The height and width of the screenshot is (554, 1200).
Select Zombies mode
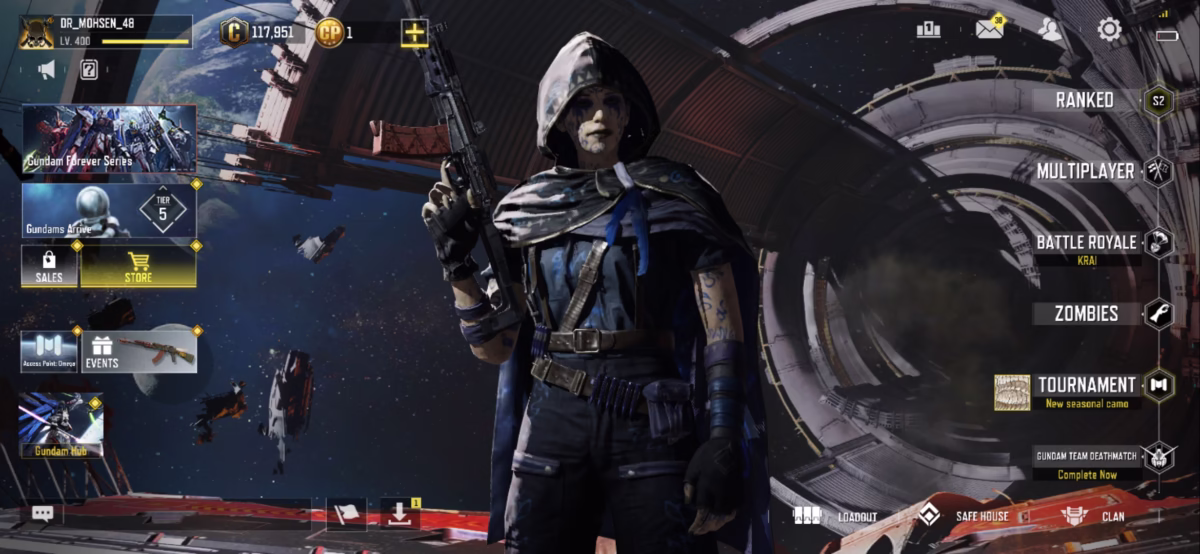point(1086,314)
